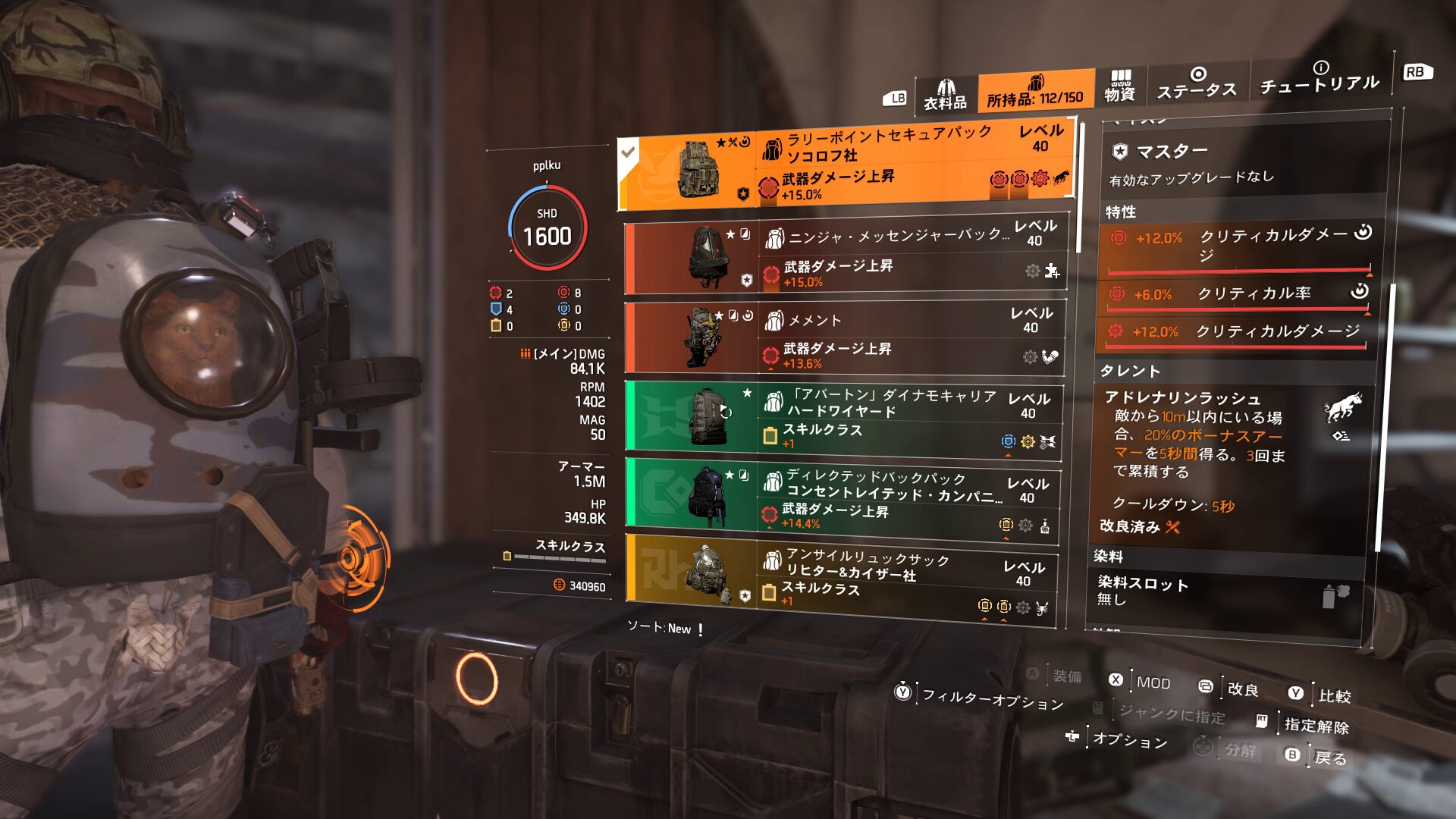Switch to the 衣料品 apparel tab
1456x819 pixels.
pos(945,96)
